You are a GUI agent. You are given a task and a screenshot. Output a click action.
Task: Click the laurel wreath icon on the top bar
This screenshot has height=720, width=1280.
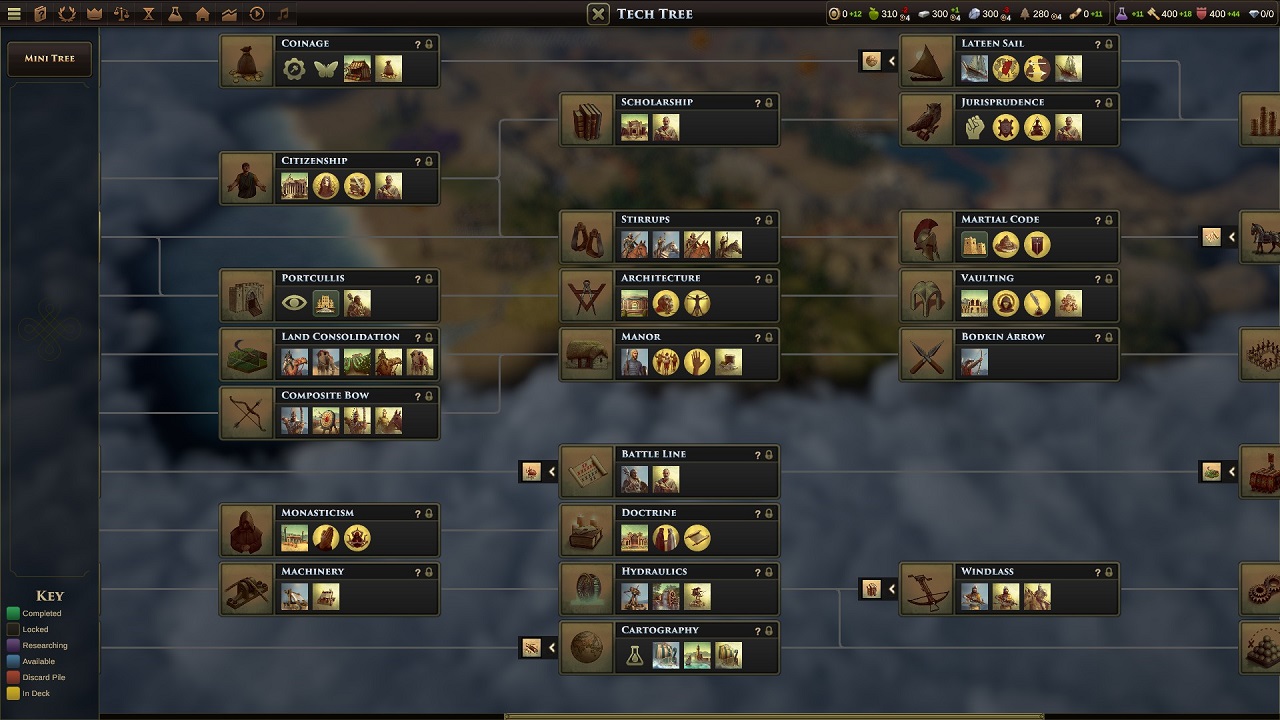pyautogui.click(x=66, y=13)
